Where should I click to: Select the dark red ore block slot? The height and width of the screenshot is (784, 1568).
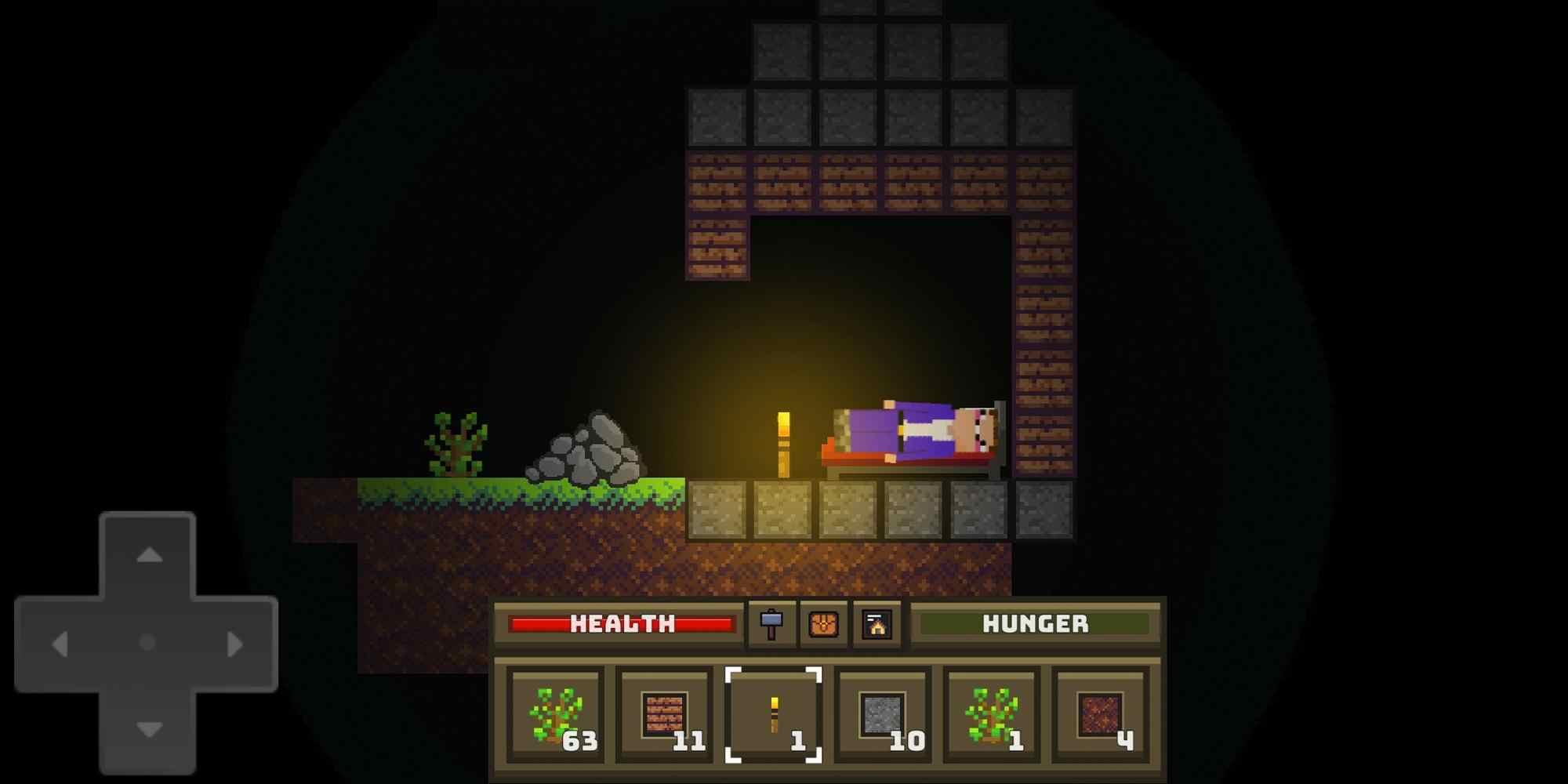[x=1101, y=714]
